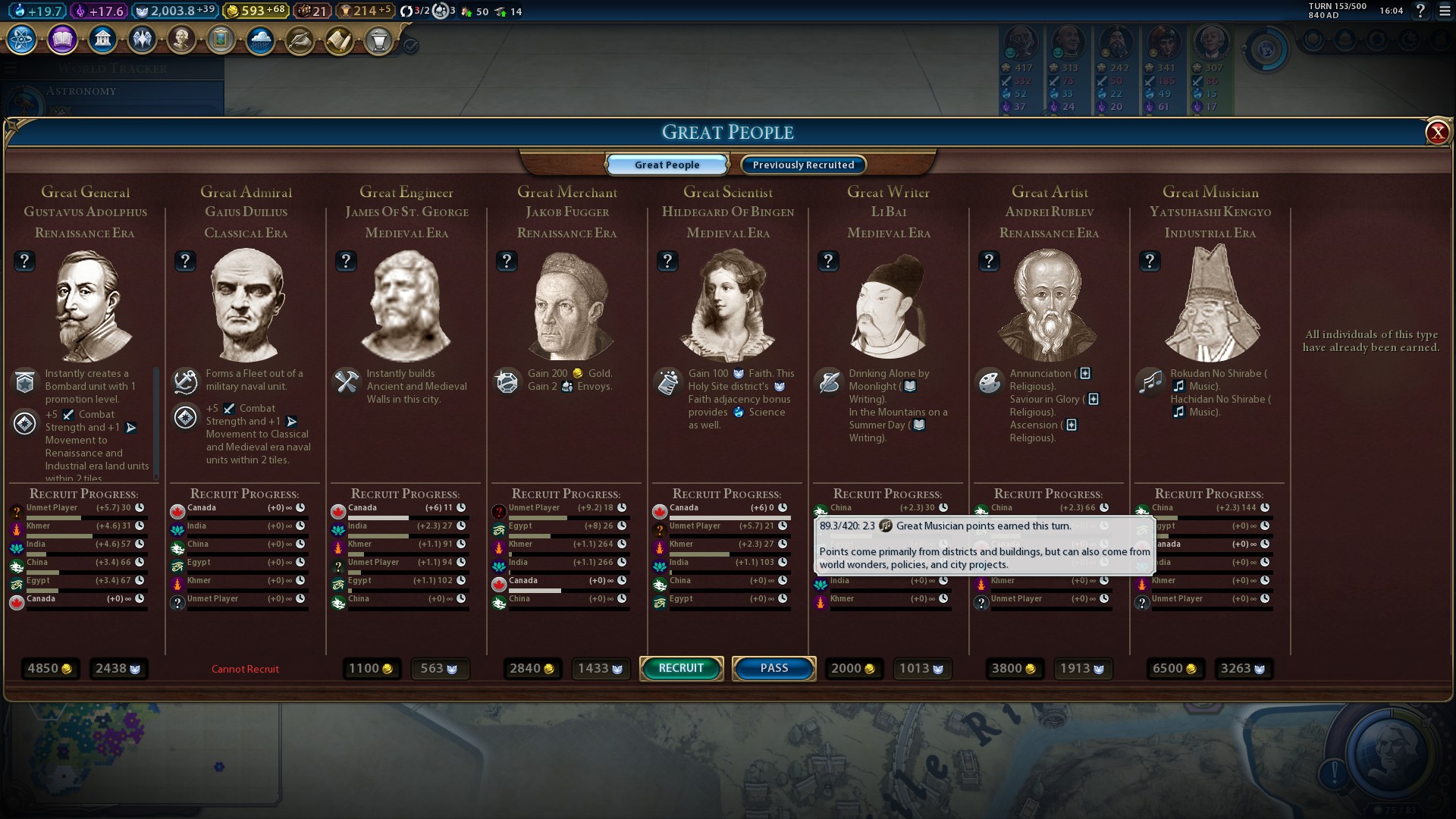
Task: Open the Great Writer question mark details
Action: [x=828, y=261]
